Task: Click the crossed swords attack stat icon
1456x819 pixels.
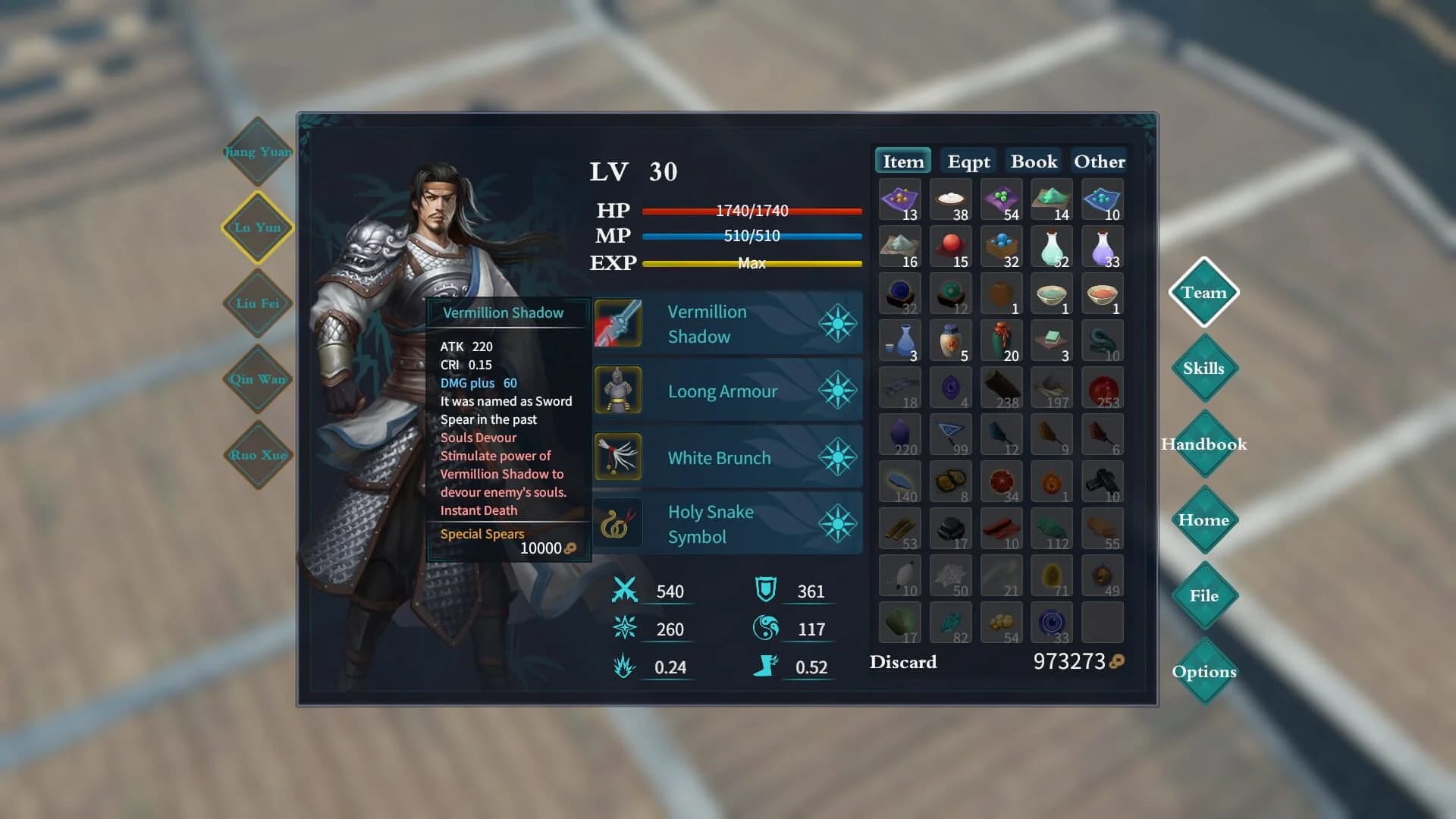Action: coord(623,591)
